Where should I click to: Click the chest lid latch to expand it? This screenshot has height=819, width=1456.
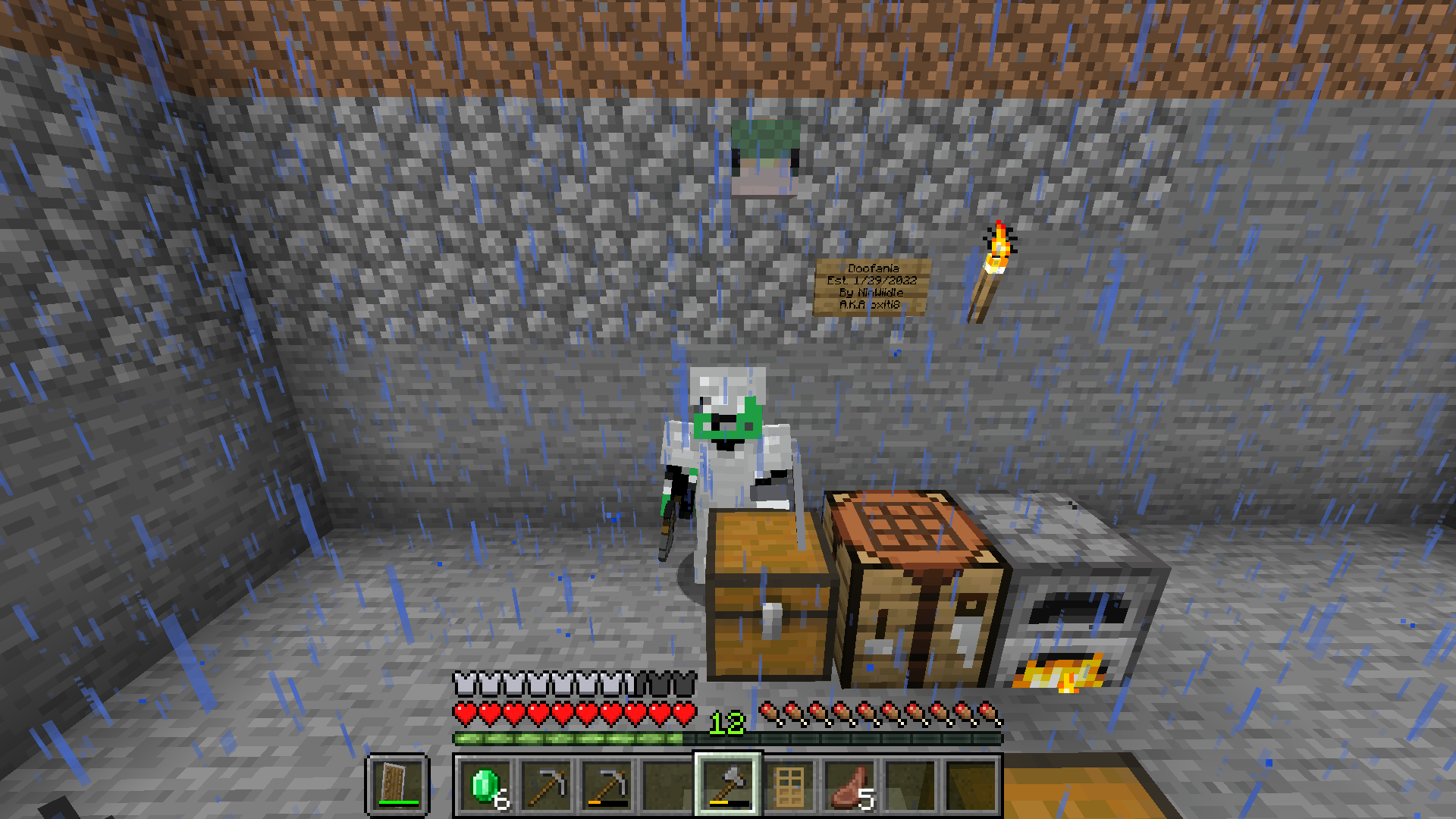[x=772, y=622]
